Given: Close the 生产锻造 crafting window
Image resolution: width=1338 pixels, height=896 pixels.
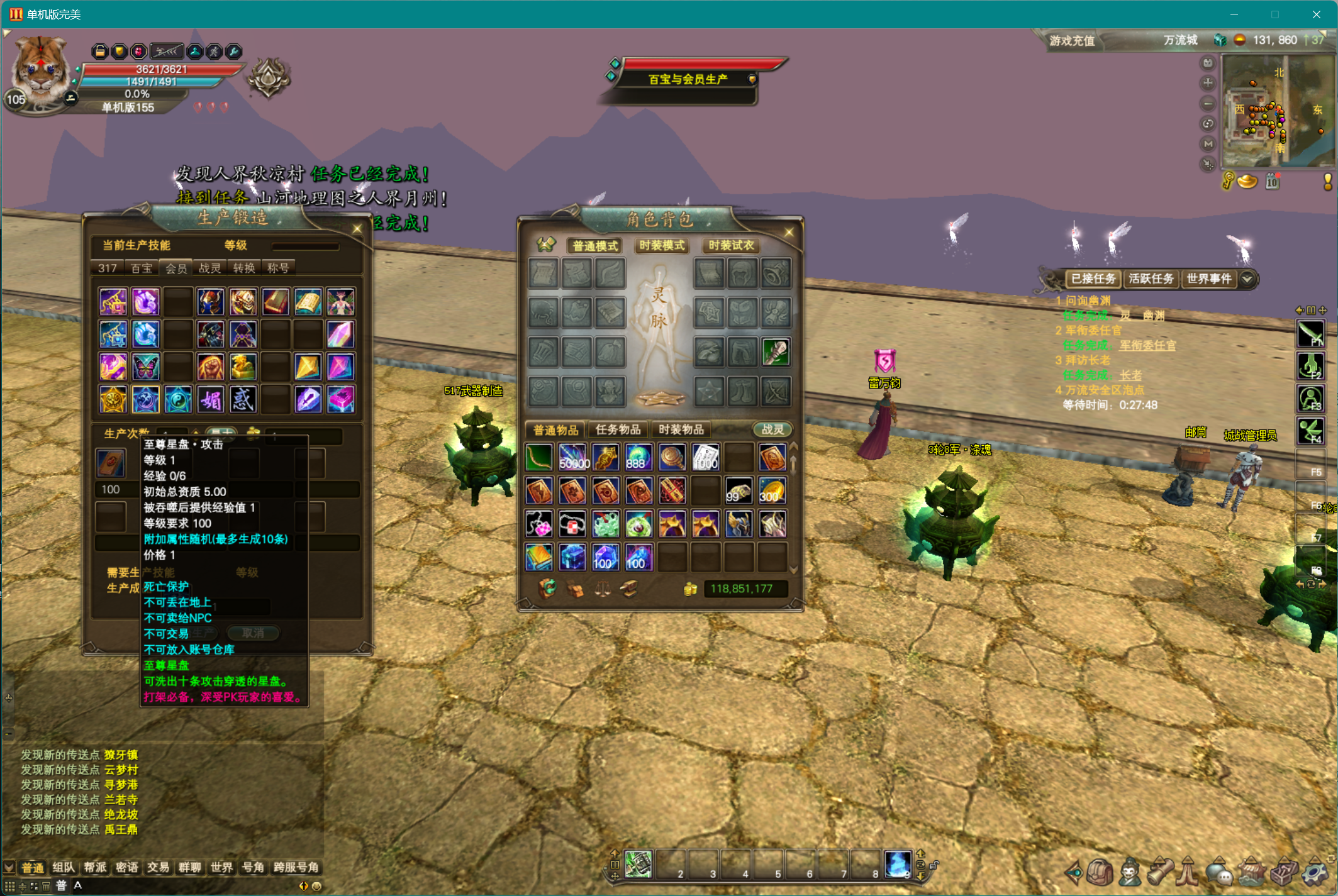Looking at the screenshot, I should [x=357, y=229].
